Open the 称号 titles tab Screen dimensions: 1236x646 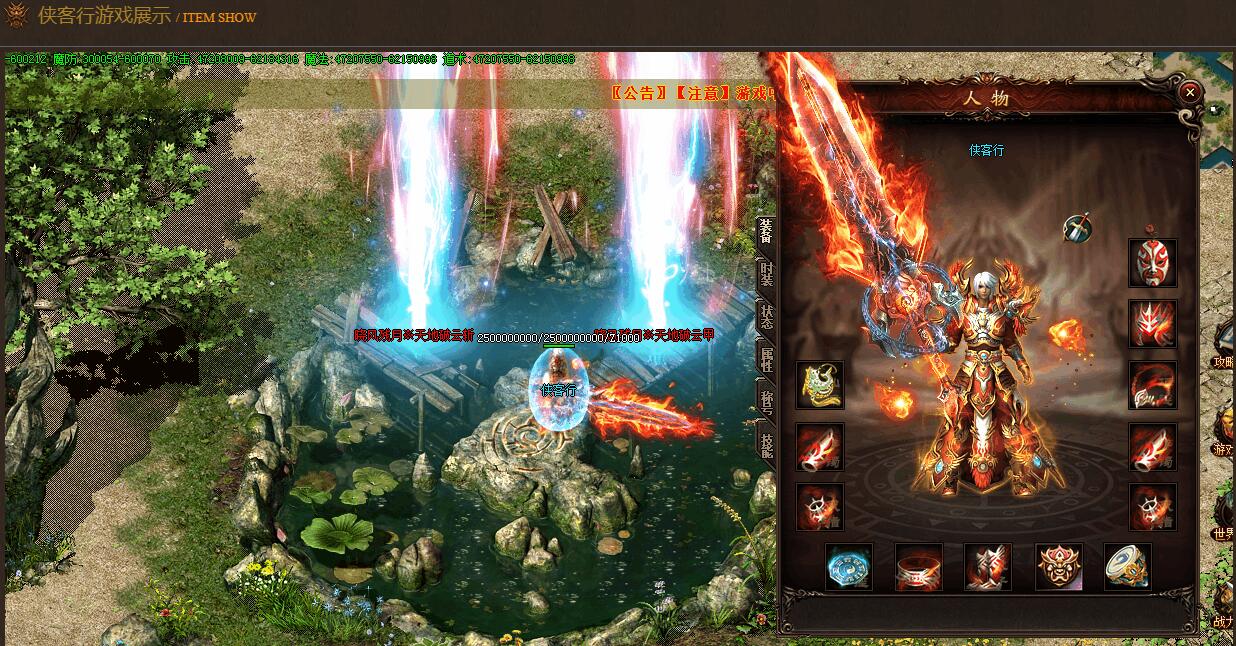pos(765,403)
